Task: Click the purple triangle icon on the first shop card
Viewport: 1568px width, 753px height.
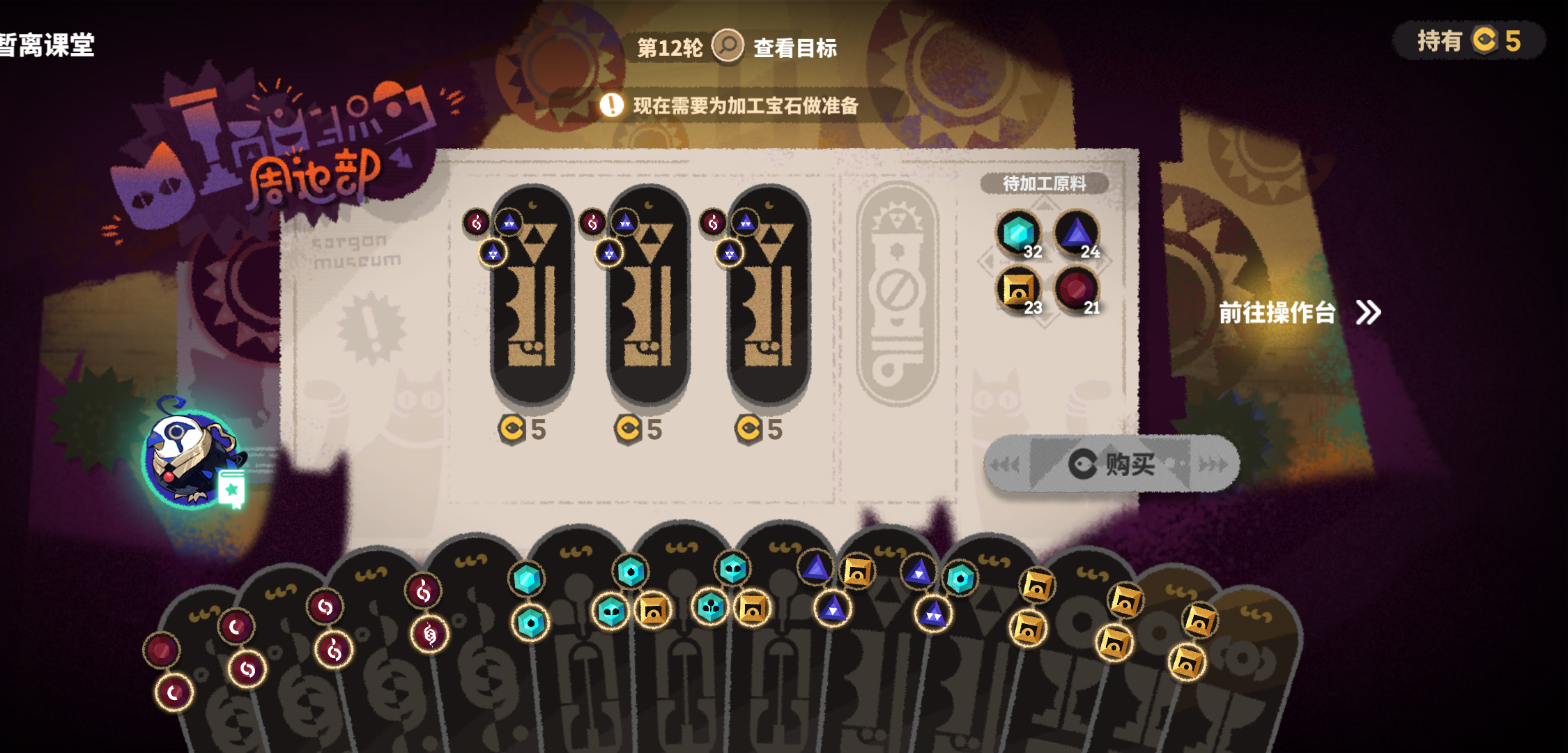Action: 508,222
